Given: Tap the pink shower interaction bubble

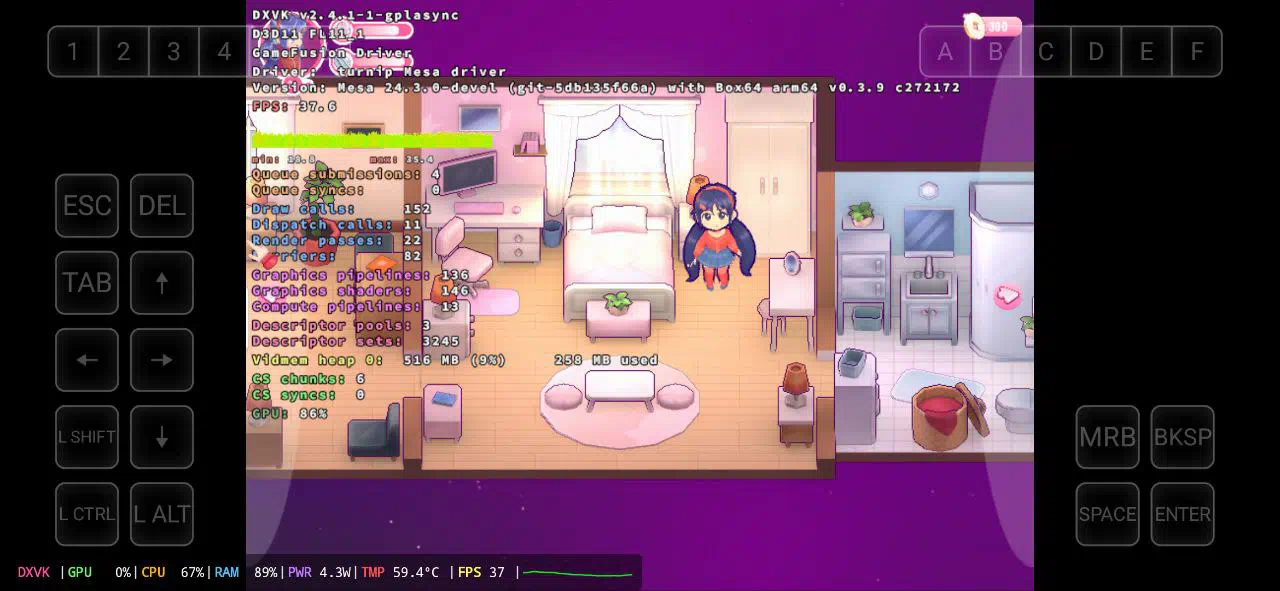Looking at the screenshot, I should tap(1008, 295).
